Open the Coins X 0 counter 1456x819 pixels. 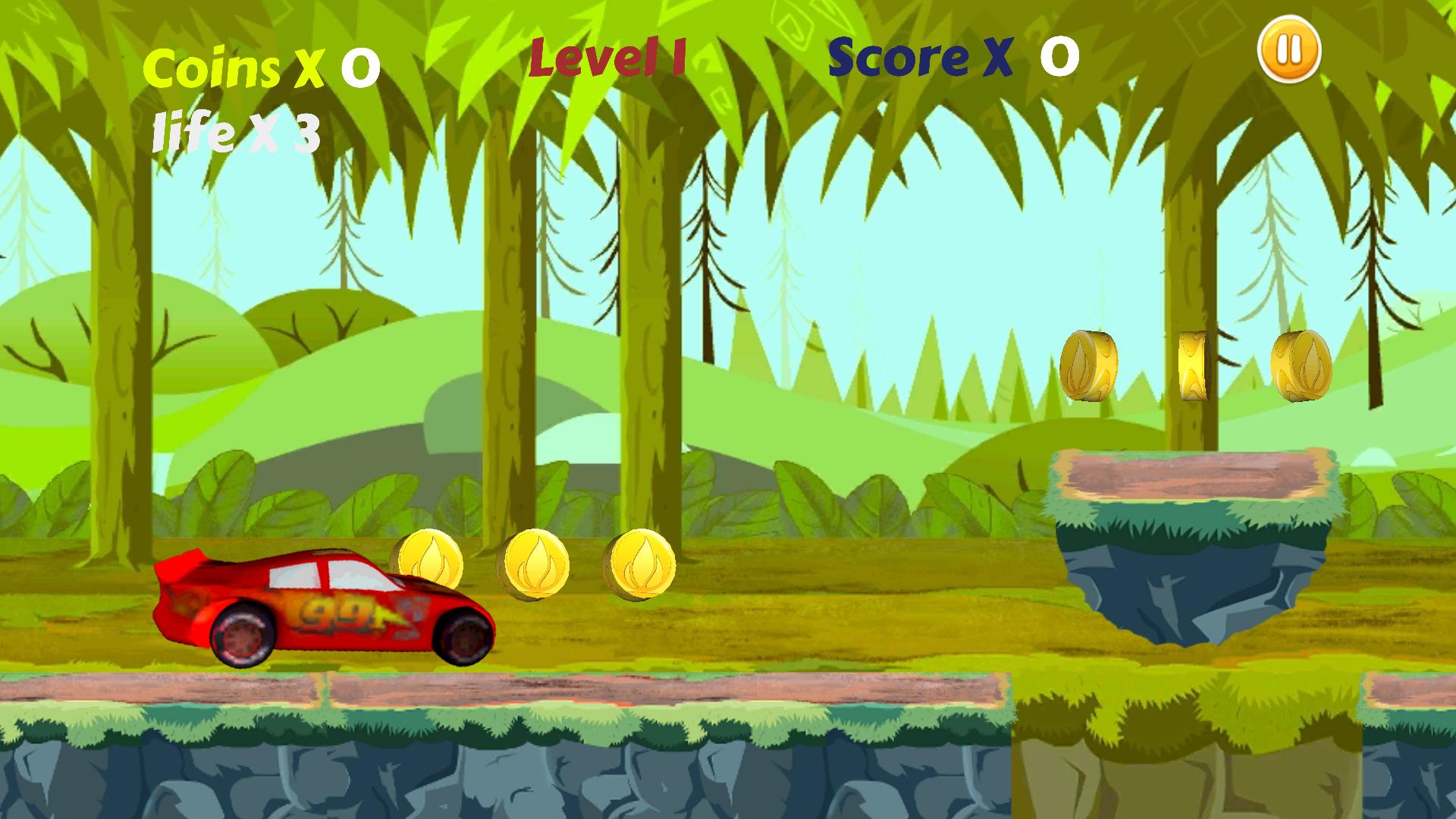tap(258, 67)
